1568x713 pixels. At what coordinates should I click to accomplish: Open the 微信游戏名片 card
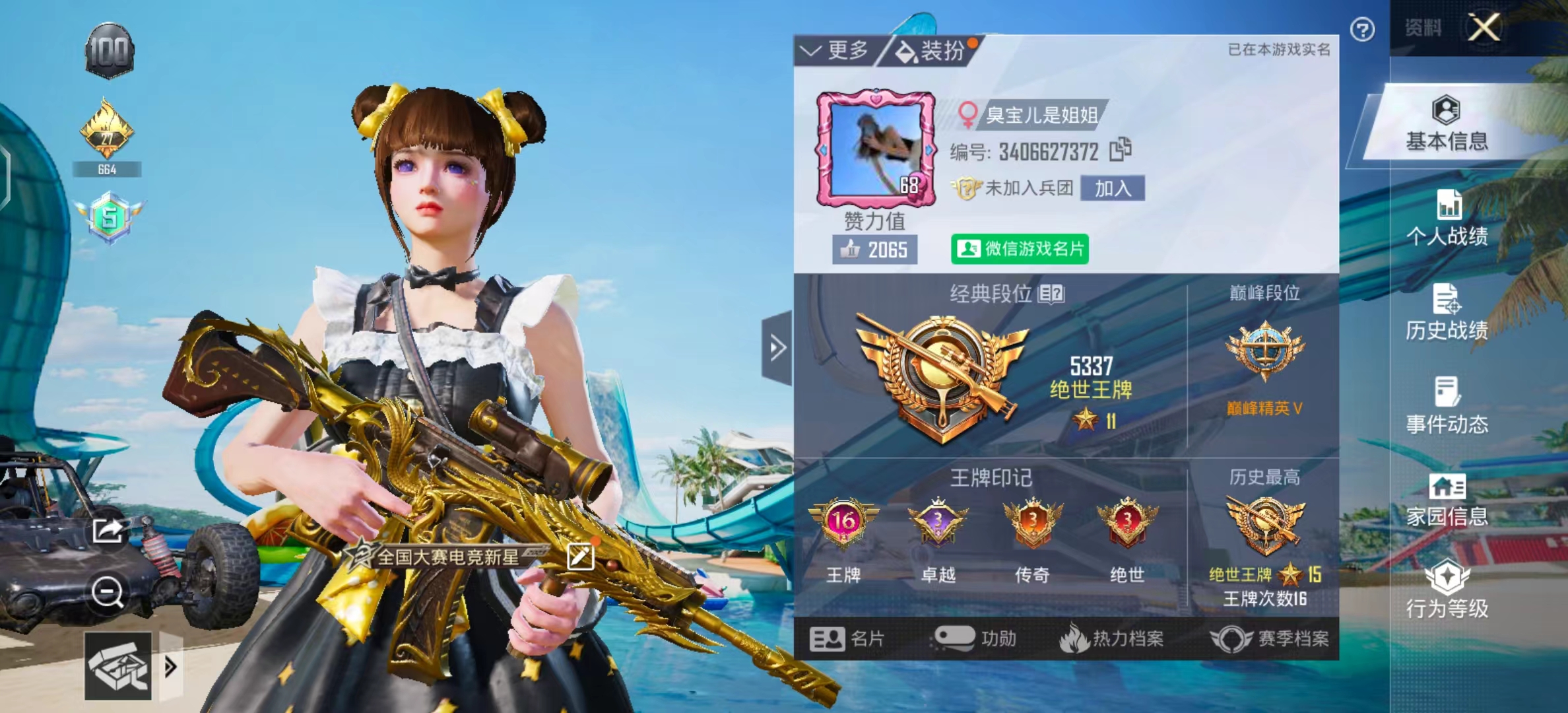1020,249
